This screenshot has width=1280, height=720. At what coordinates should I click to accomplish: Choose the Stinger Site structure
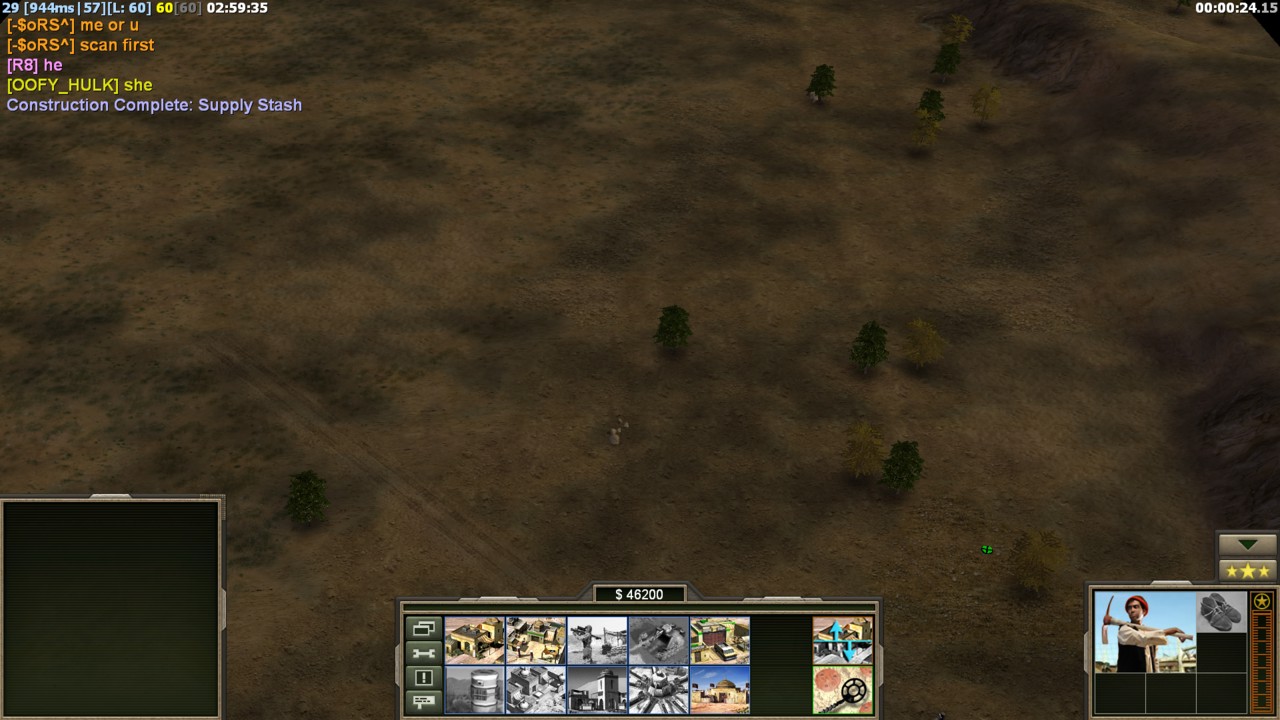[597, 640]
